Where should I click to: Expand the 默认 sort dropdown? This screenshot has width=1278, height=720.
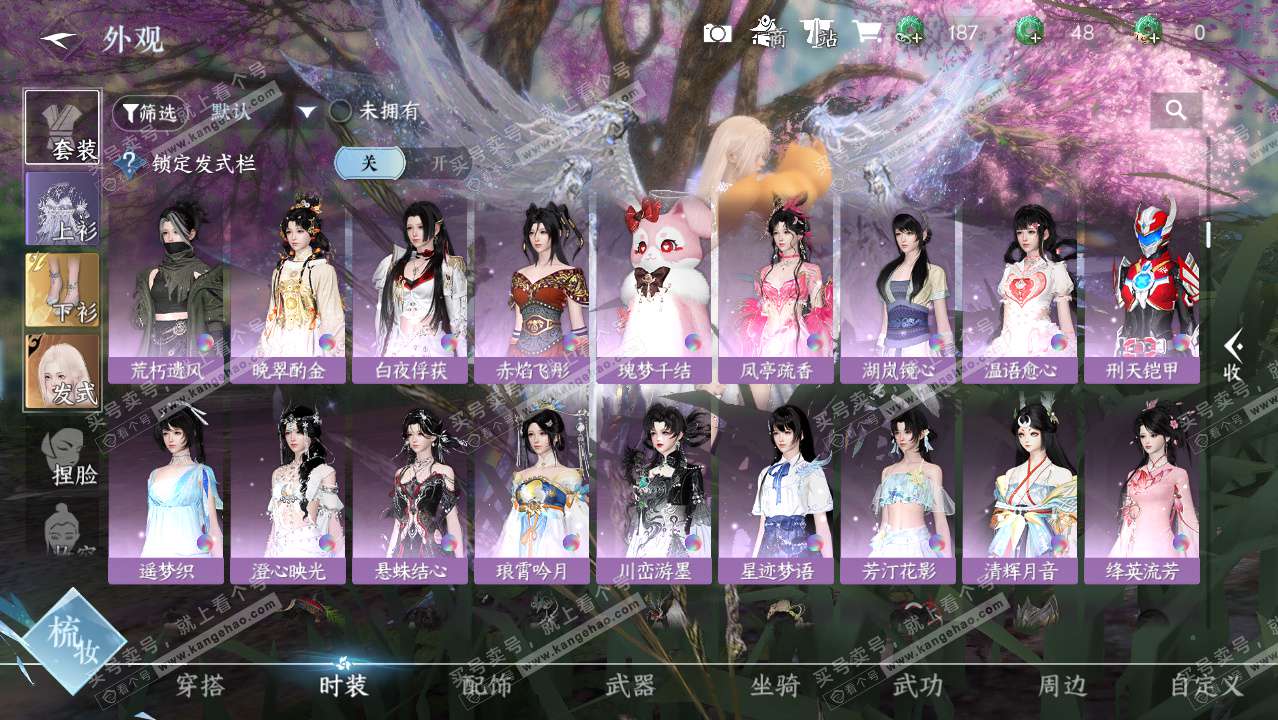[x=307, y=112]
